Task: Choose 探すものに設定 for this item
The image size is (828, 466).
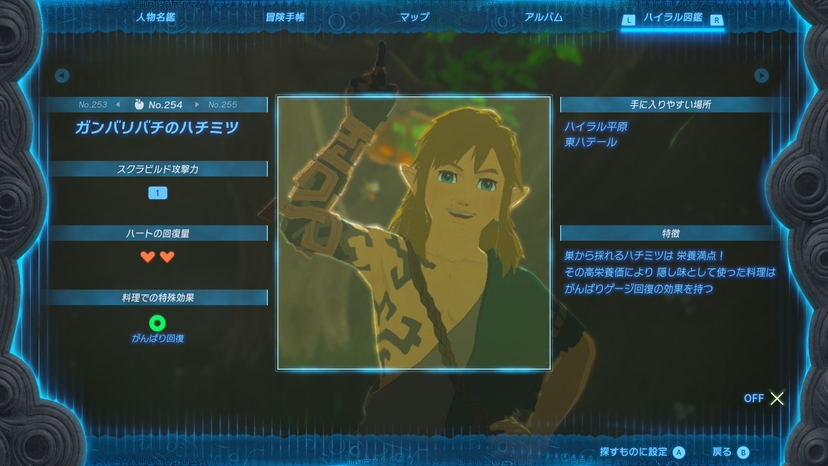Action: tap(641, 452)
